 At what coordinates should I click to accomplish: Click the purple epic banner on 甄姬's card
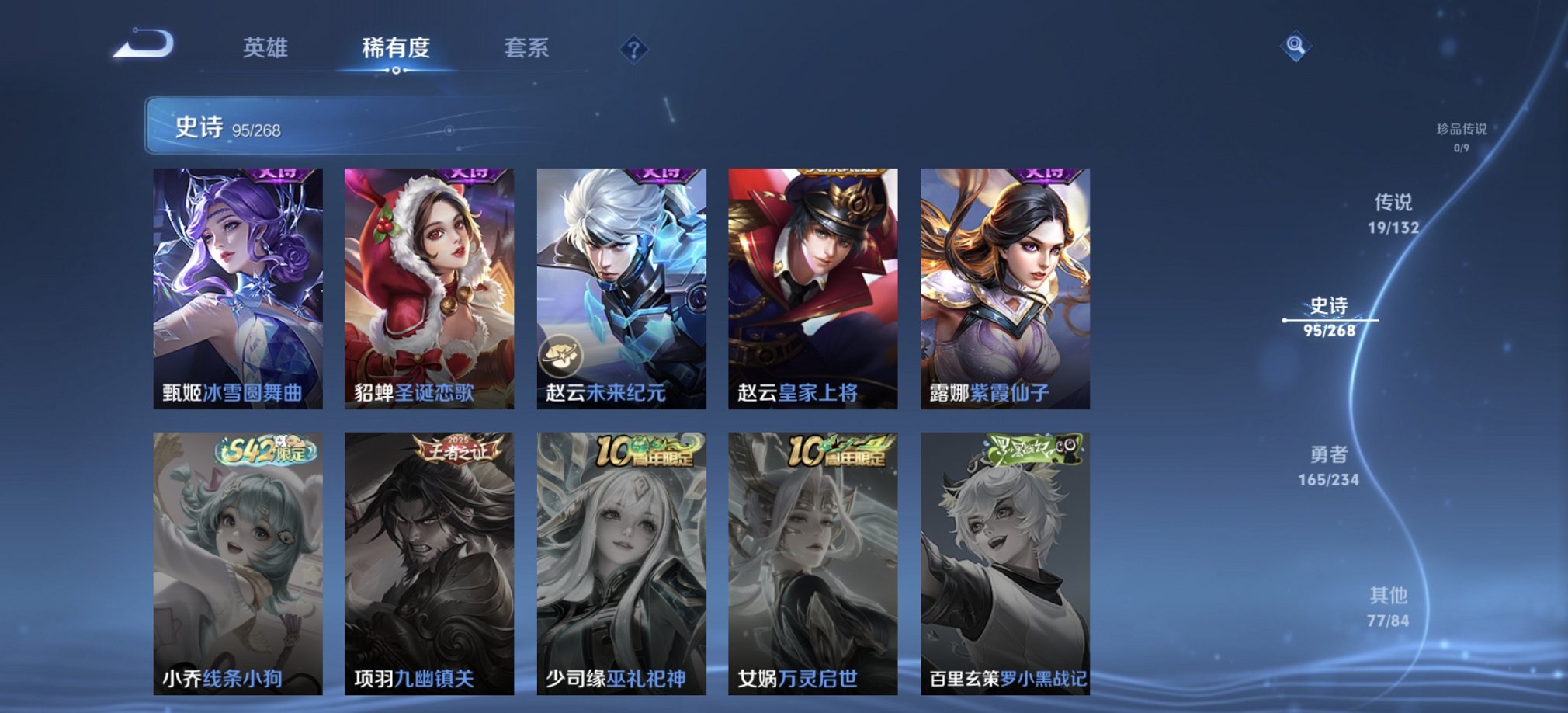276,172
